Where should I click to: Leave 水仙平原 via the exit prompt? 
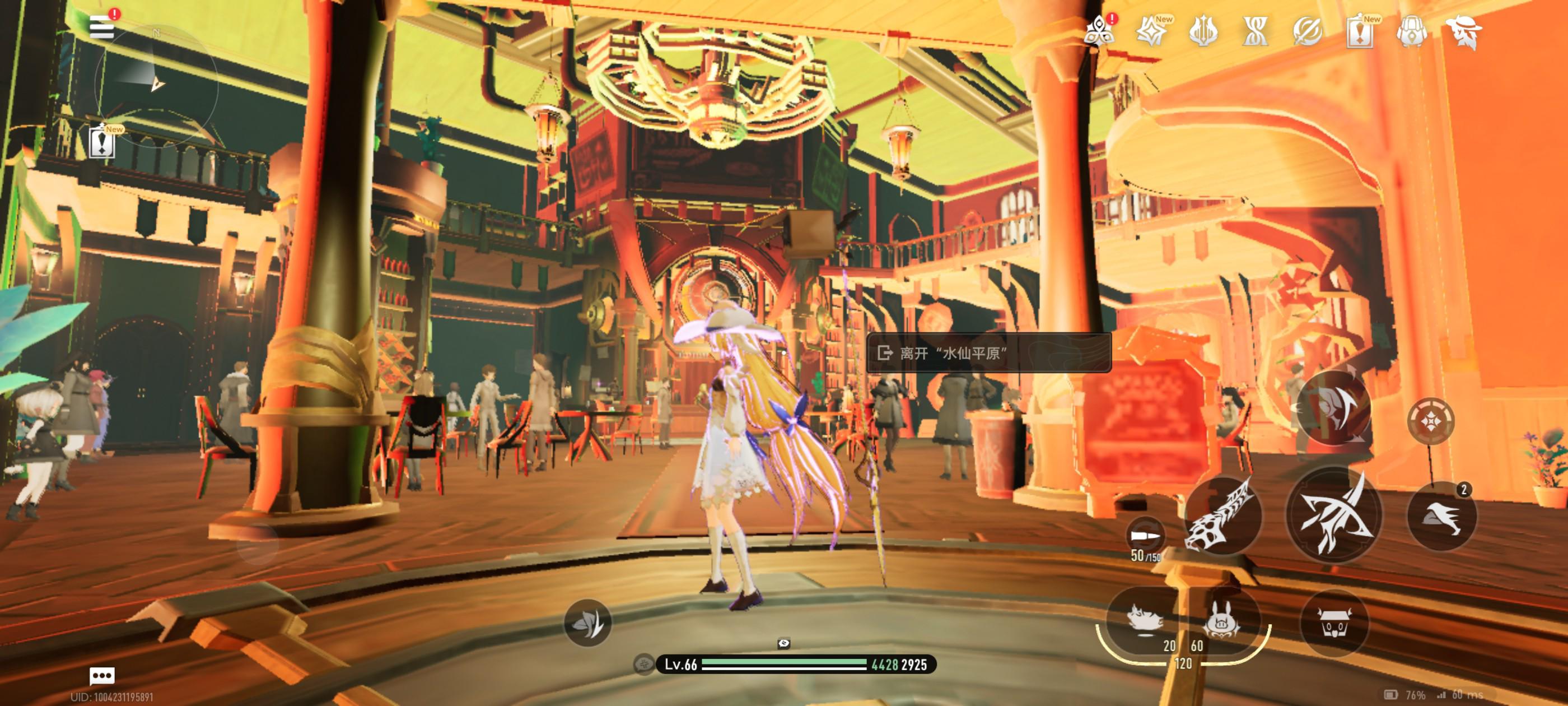(988, 352)
